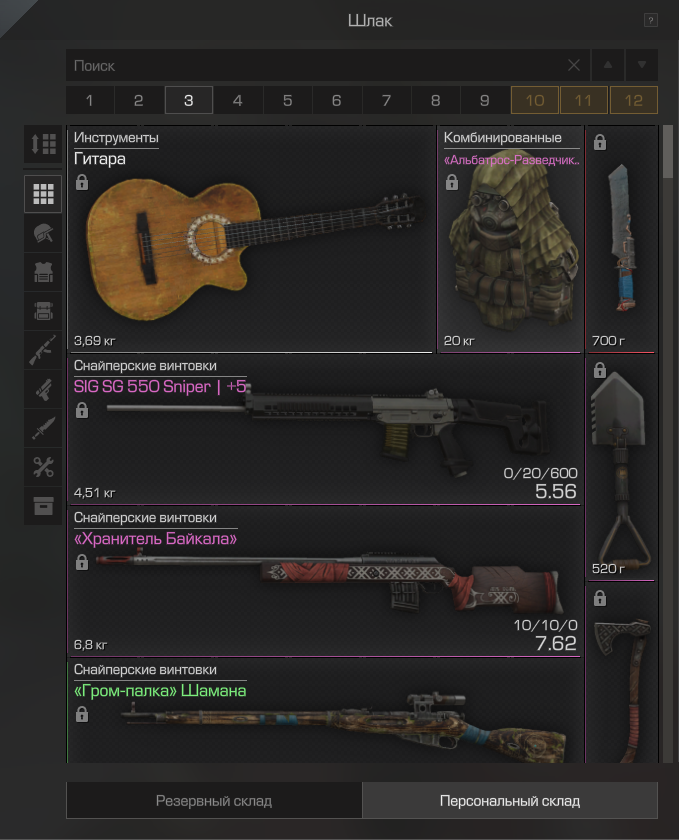Open the question mark help button
Image resolution: width=679 pixels, height=840 pixels.
(651, 20)
